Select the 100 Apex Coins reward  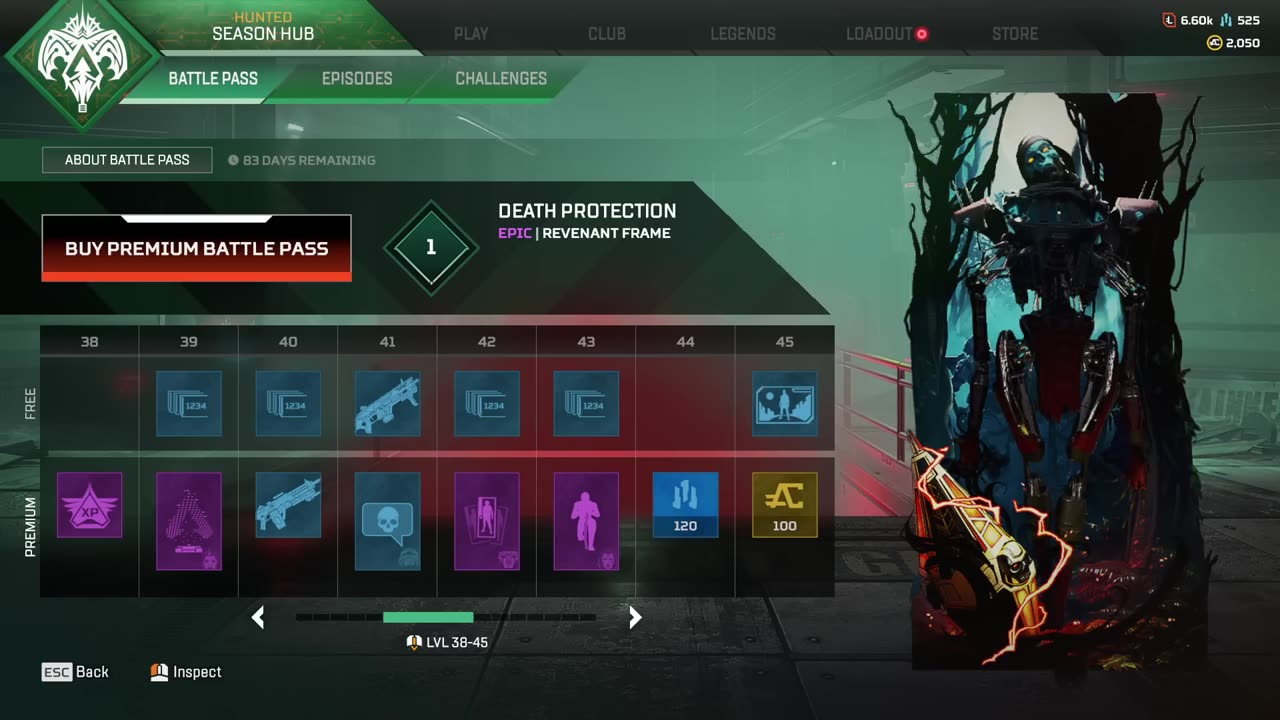tap(785, 505)
